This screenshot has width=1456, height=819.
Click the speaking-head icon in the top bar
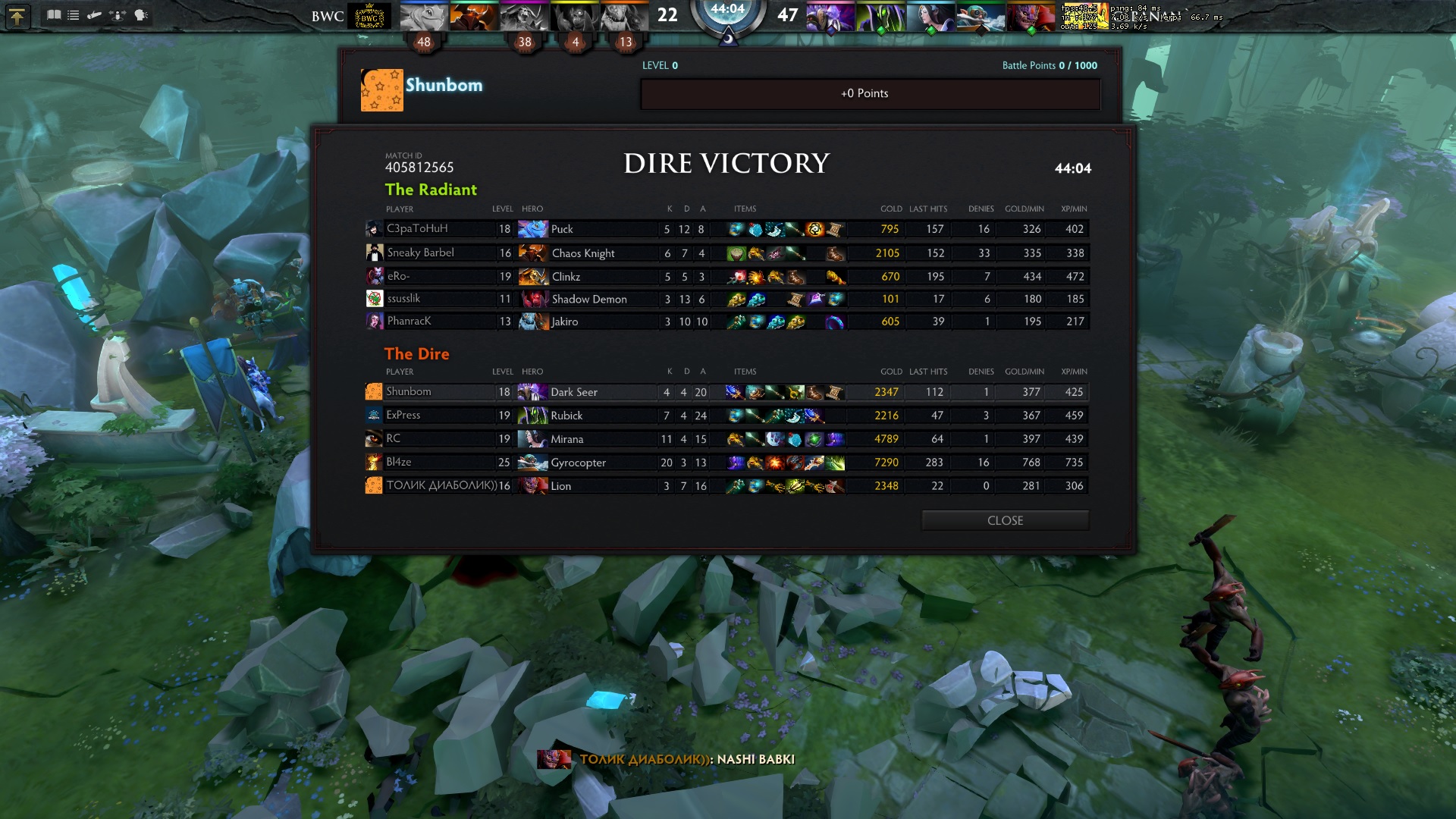tap(141, 15)
